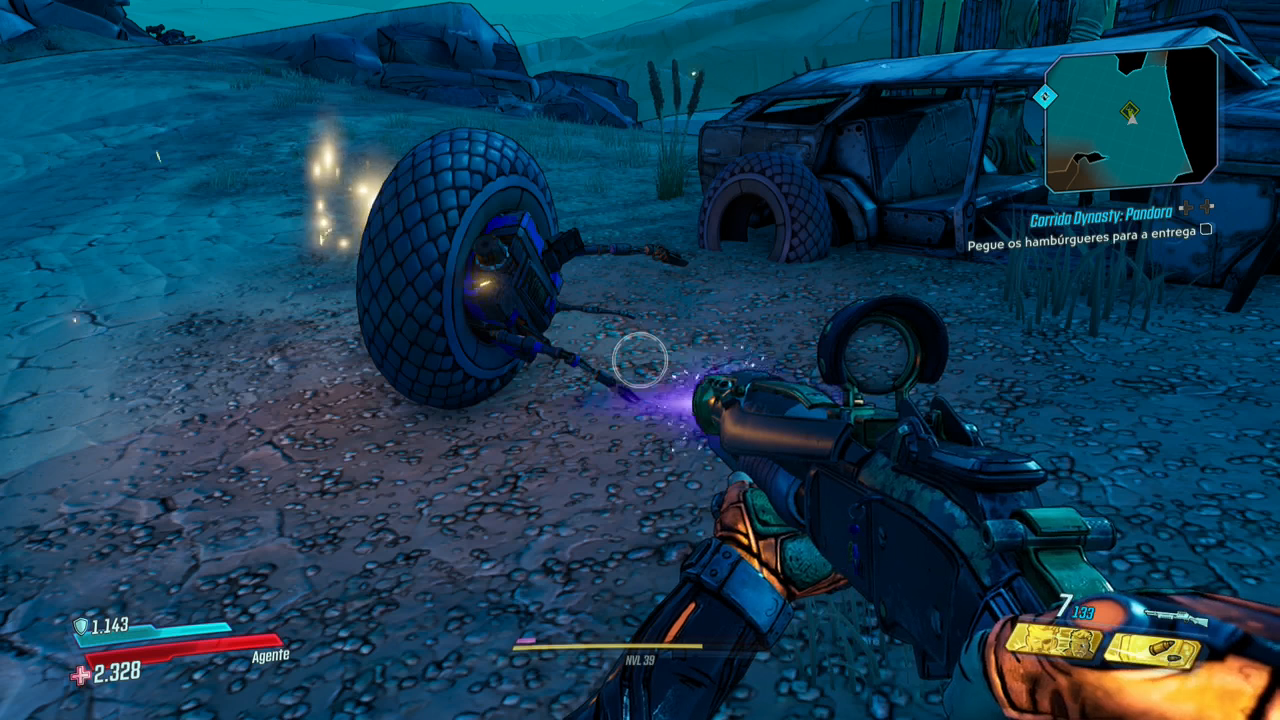The image size is (1280, 720).
Task: Select the blue diamond marker on minimap edge
Action: (1045, 97)
